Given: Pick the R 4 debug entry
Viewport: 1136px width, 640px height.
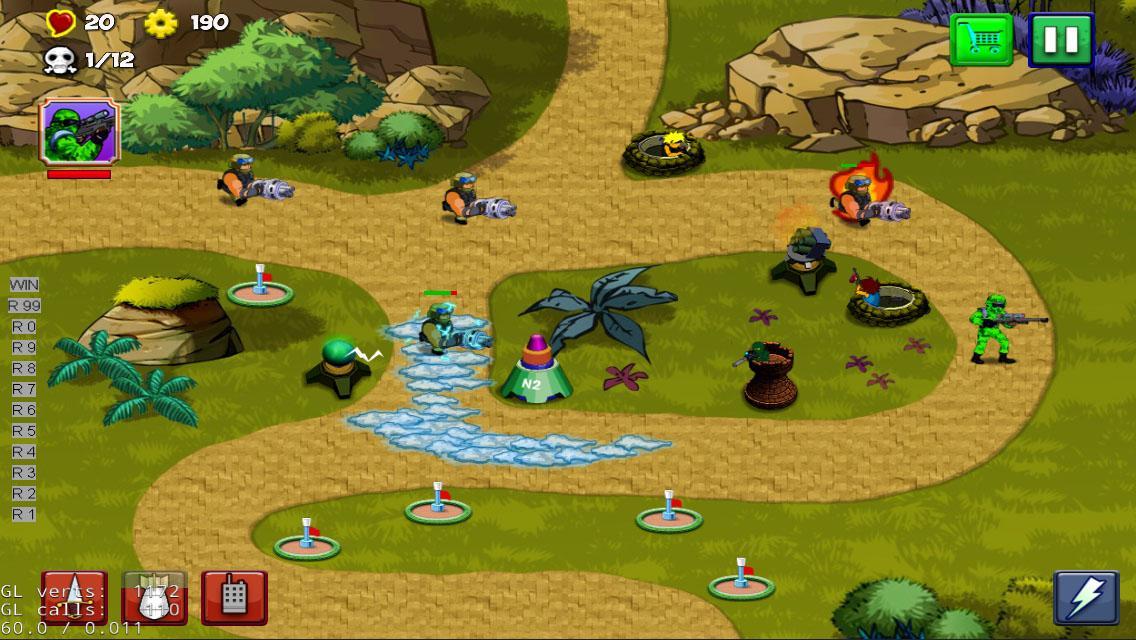Looking at the screenshot, I should point(24,452).
